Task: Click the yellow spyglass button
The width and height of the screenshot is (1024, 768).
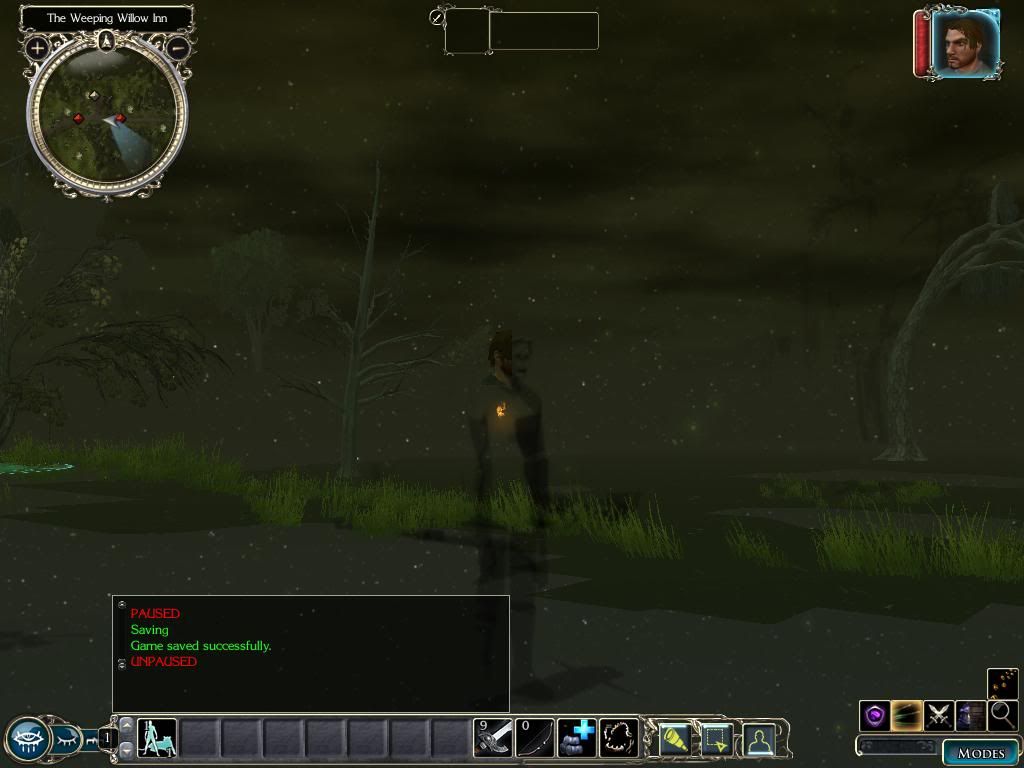Action: 675,739
